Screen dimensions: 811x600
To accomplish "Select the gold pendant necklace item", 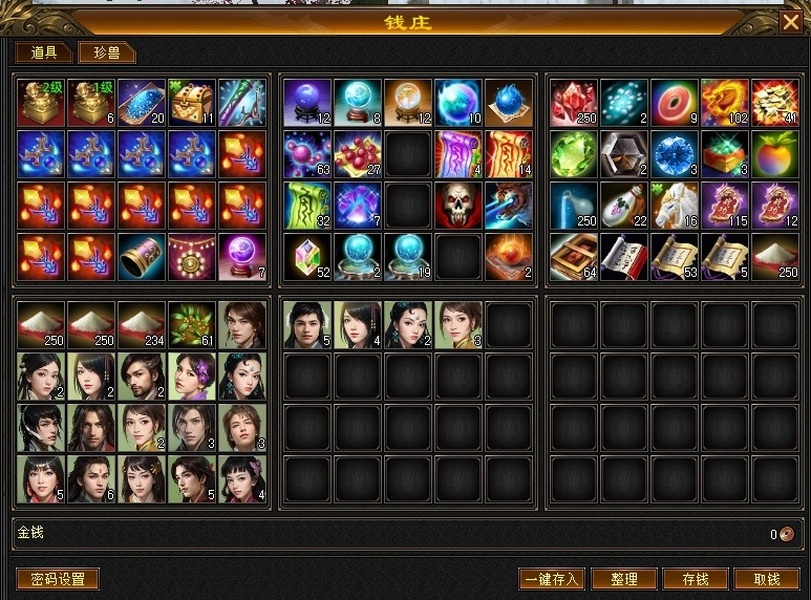I will pos(192,256).
